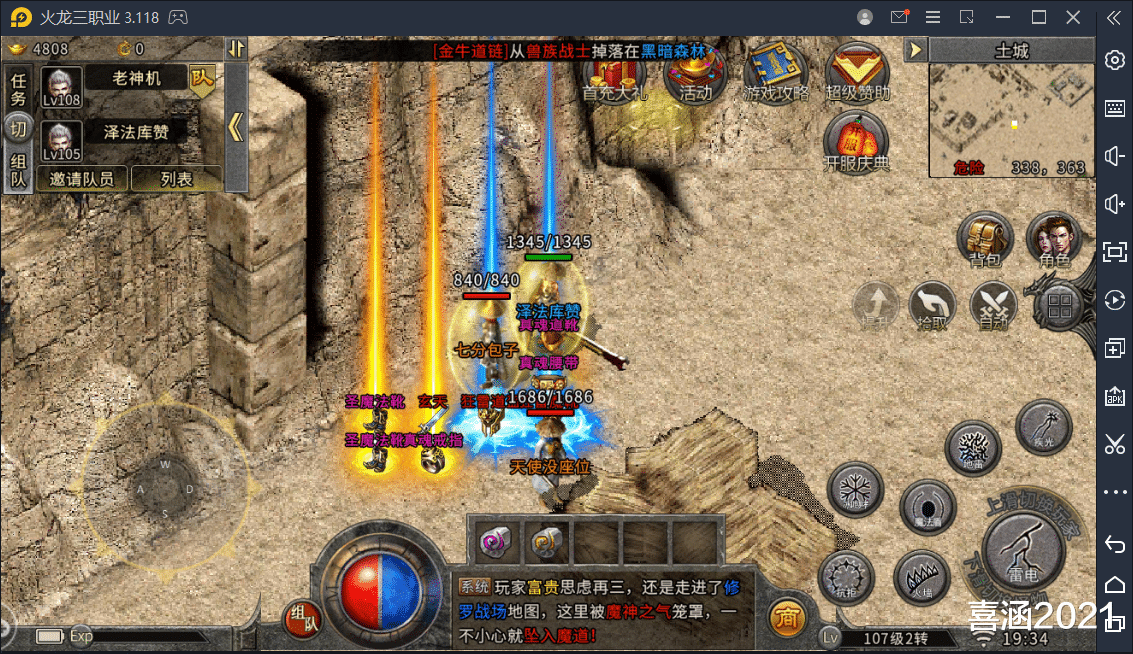Trigger the 疾光 skill button

click(1043, 428)
